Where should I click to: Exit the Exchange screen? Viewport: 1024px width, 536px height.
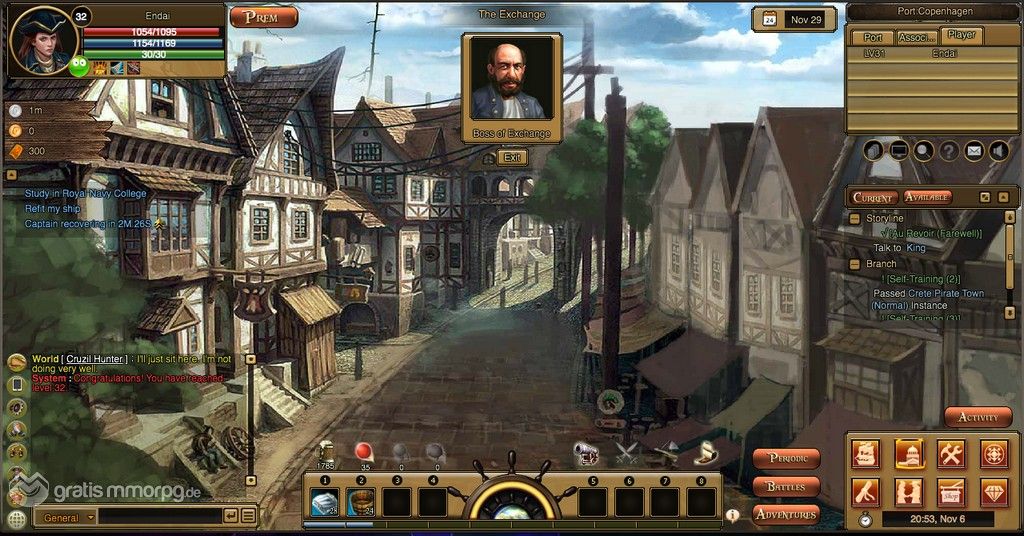tap(512, 157)
